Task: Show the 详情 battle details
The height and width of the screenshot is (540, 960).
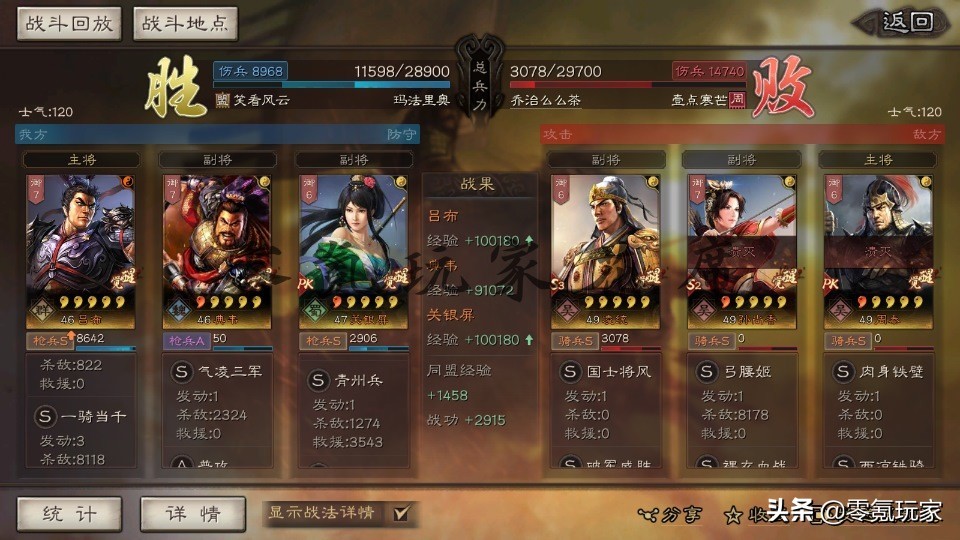Action: pos(193,514)
